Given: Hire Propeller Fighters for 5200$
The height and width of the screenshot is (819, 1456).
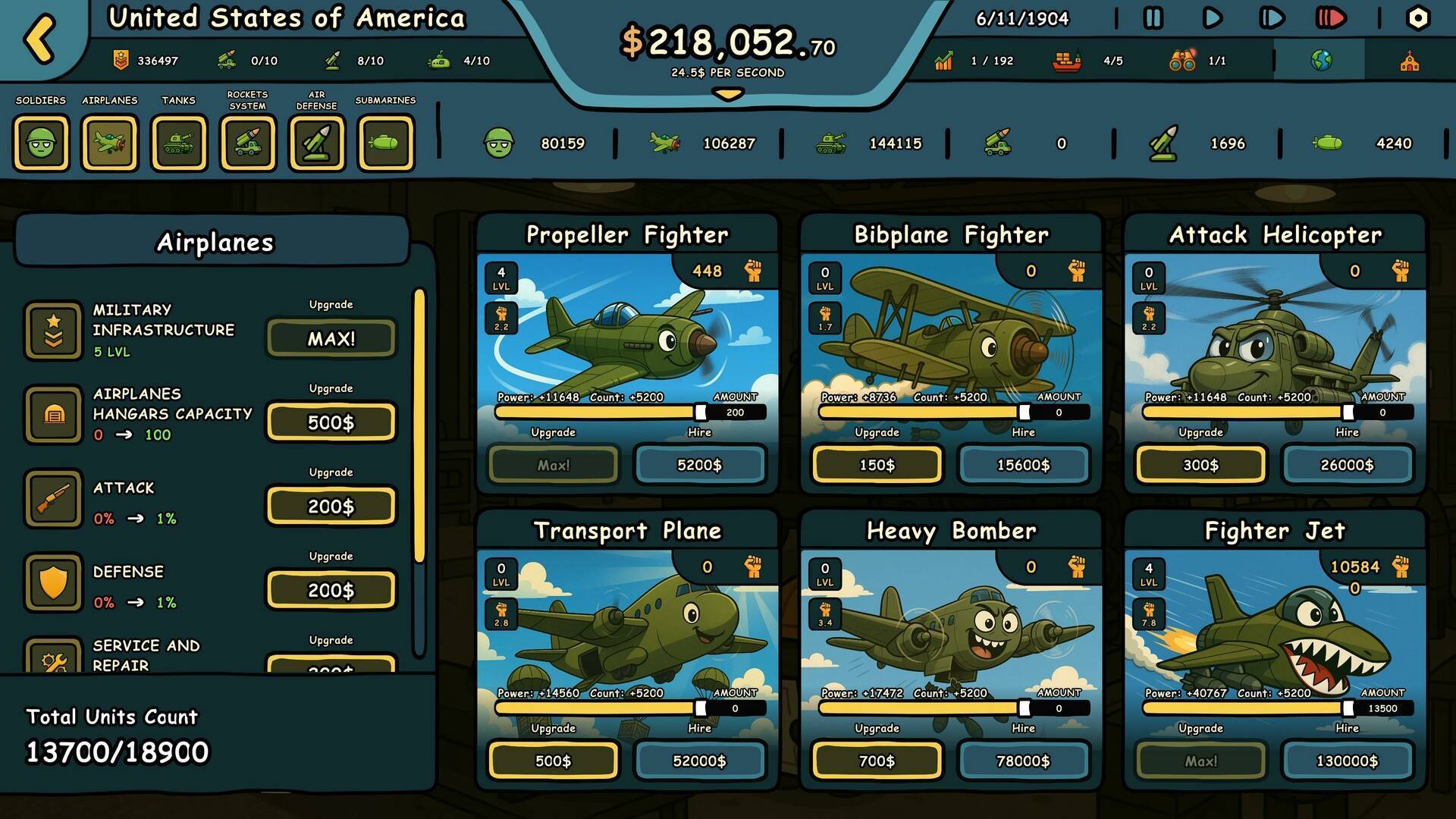Looking at the screenshot, I should pos(699,465).
